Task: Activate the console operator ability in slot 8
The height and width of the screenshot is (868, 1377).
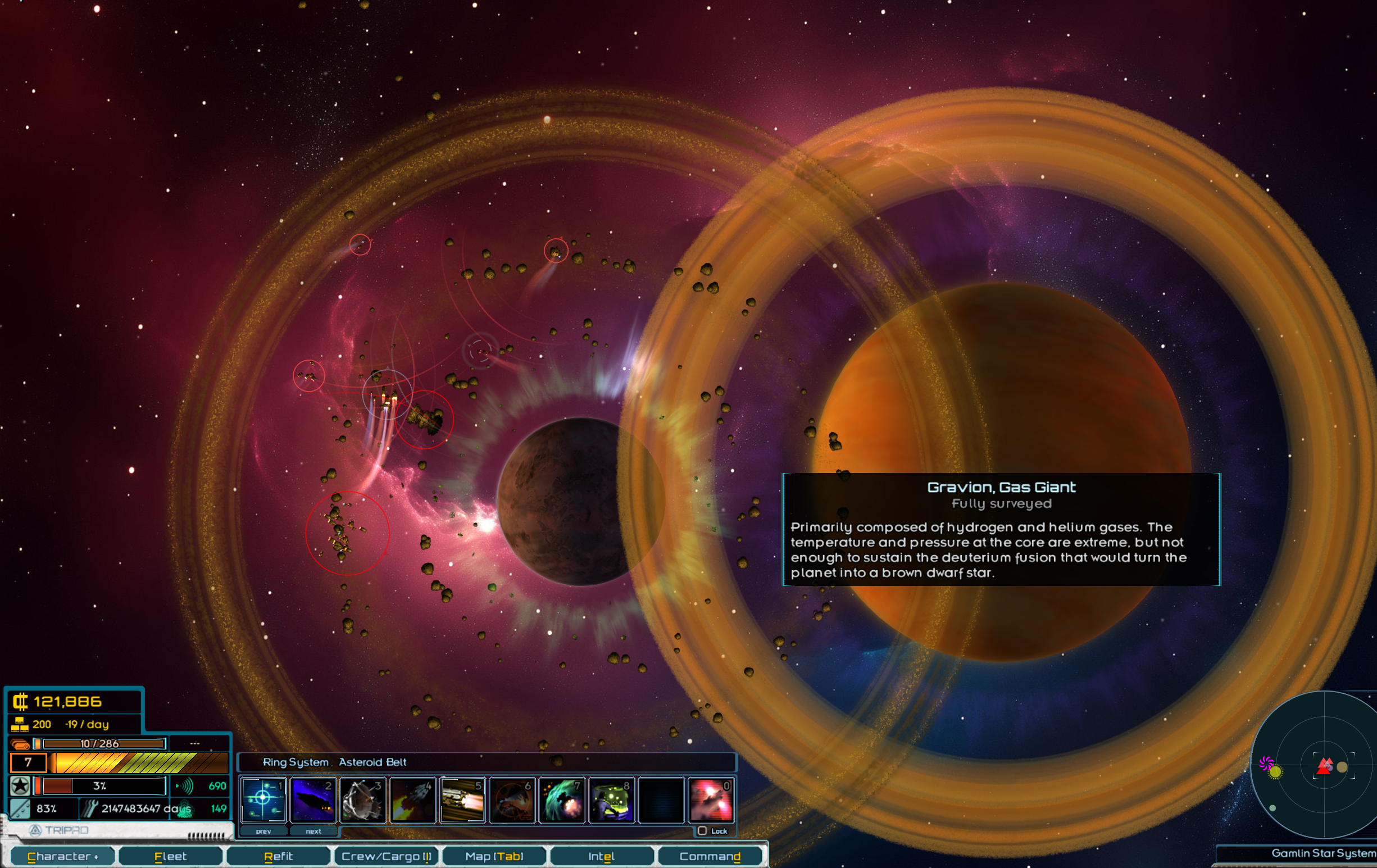Action: point(612,799)
